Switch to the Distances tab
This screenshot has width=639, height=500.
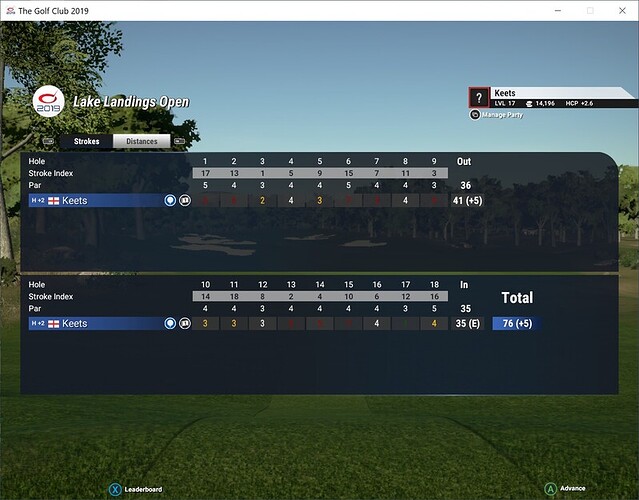(x=142, y=142)
